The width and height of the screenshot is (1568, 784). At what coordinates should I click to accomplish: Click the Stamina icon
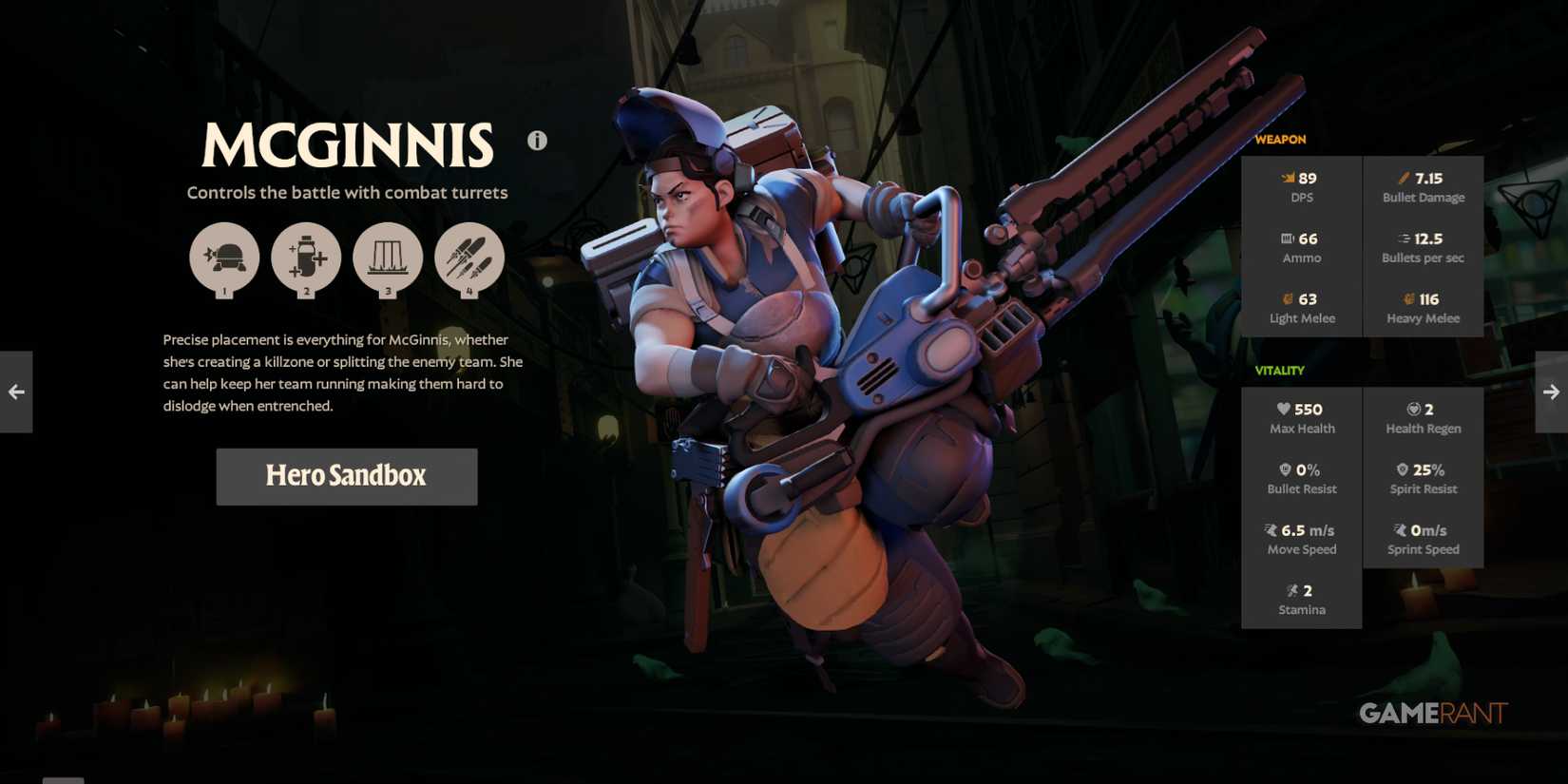click(1294, 590)
